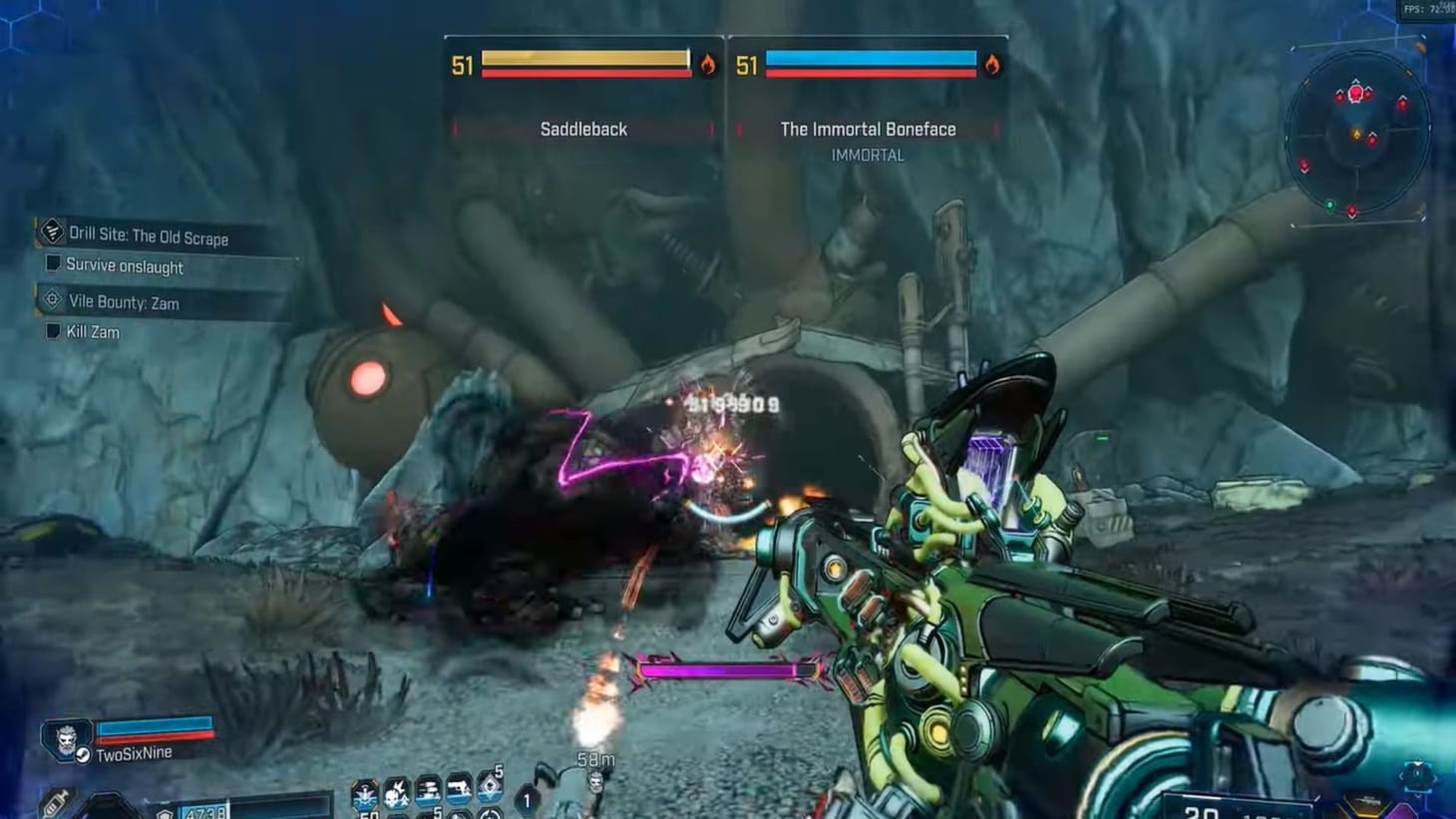The height and width of the screenshot is (819, 1456).
Task: Check the Kill Zam objective box
Action: (51, 331)
